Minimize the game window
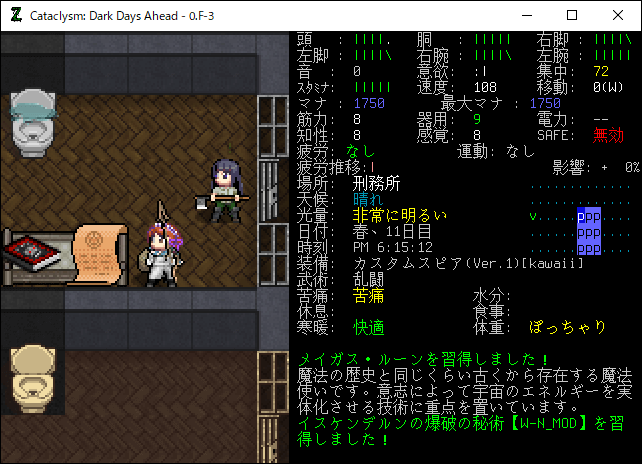Screen dimensions: 642x464 (x=526, y=15)
